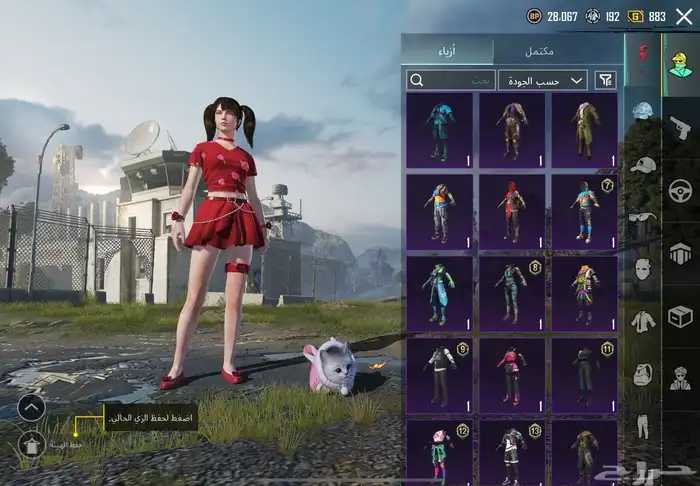Open the filter funnel button

(606, 80)
